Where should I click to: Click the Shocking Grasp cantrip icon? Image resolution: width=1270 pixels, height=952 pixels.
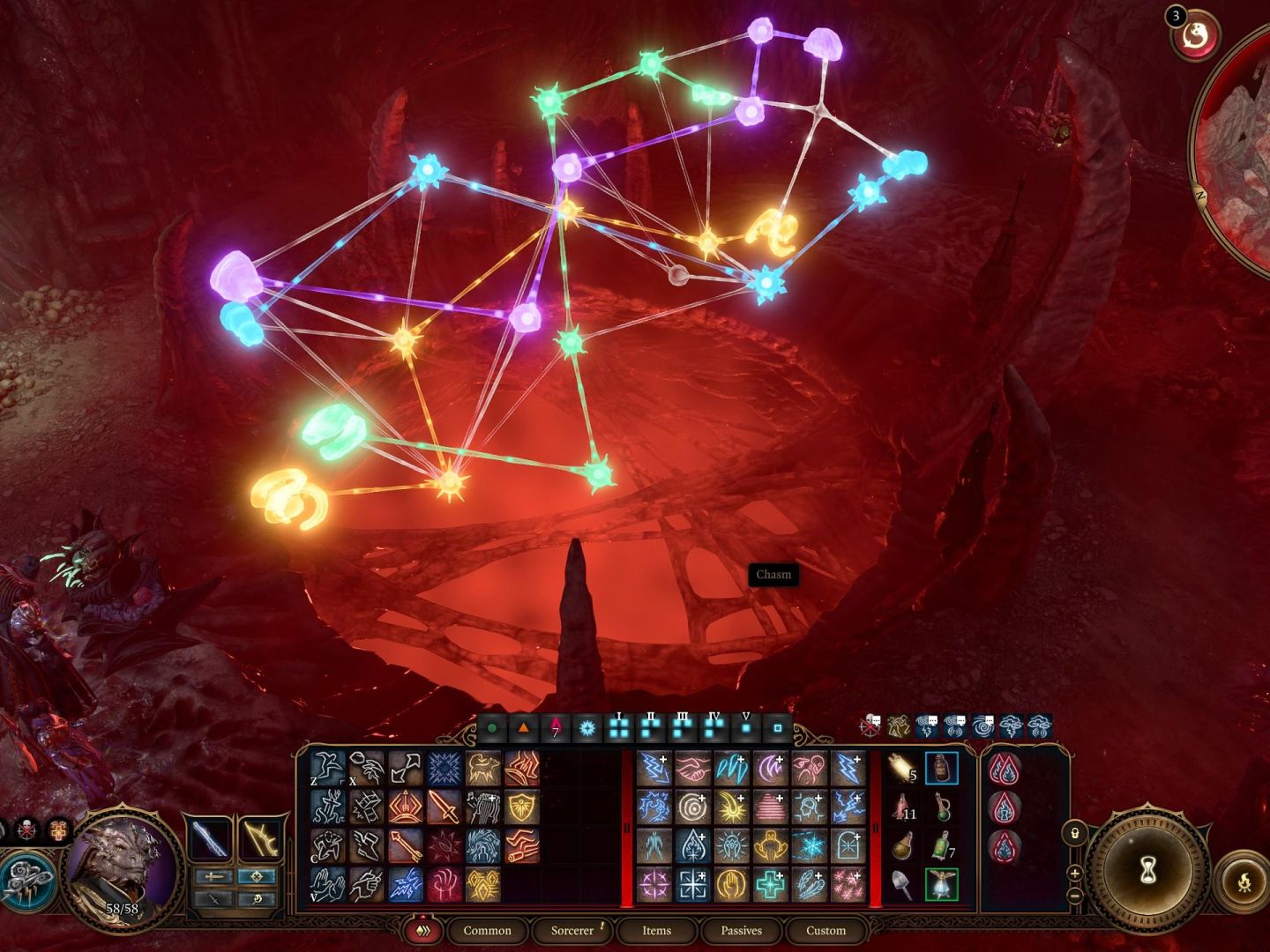(407, 887)
